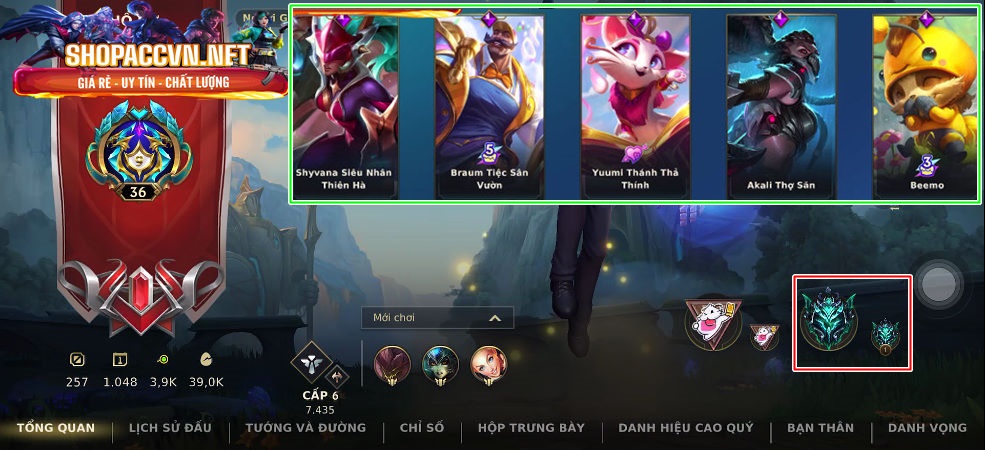Switch to Danh Hiệu Cao Quý tab
This screenshot has height=450, width=985.
685,428
